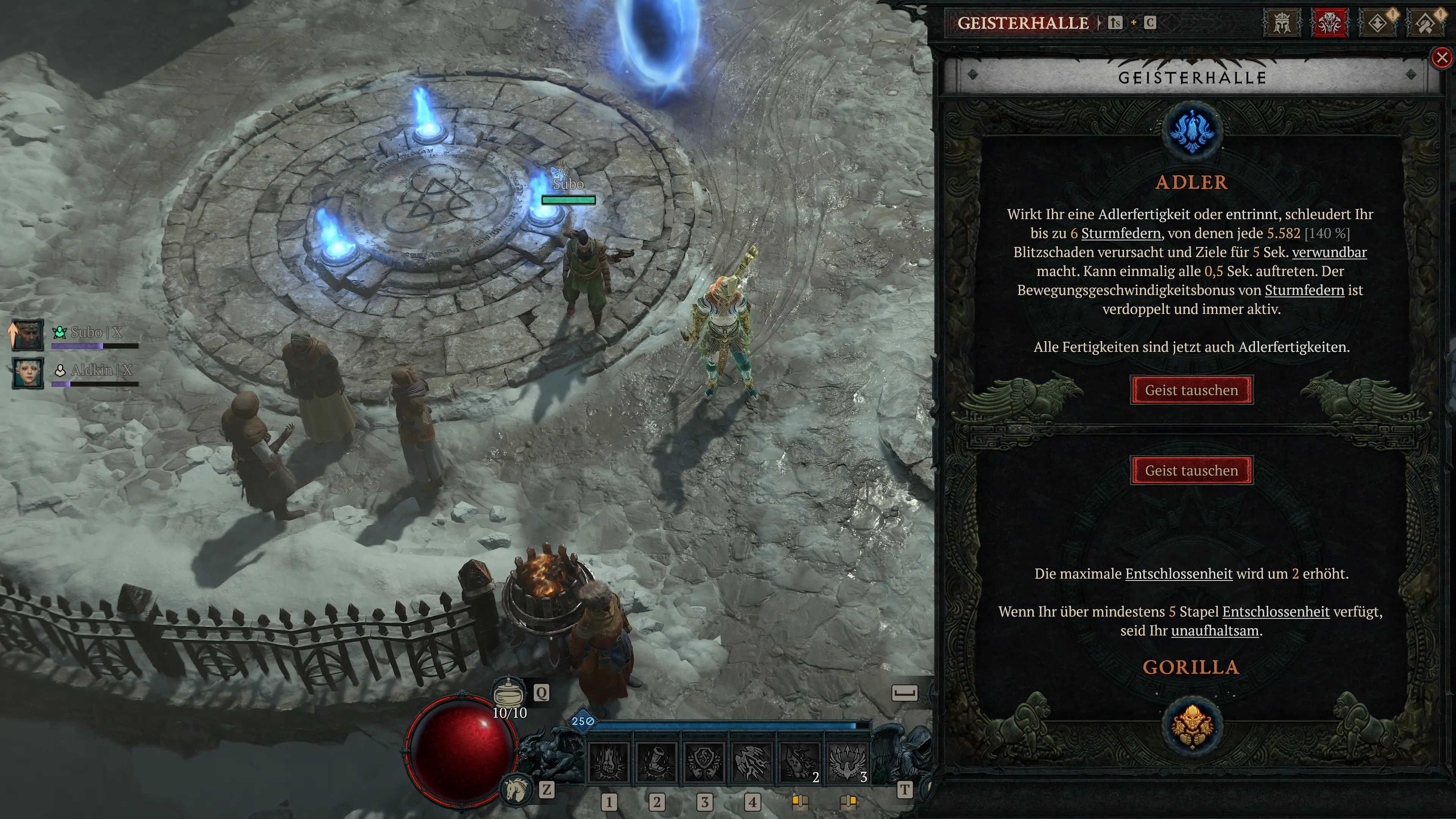The image size is (1456, 819).
Task: Select the blue Adler spirit emblem
Action: (x=1191, y=131)
